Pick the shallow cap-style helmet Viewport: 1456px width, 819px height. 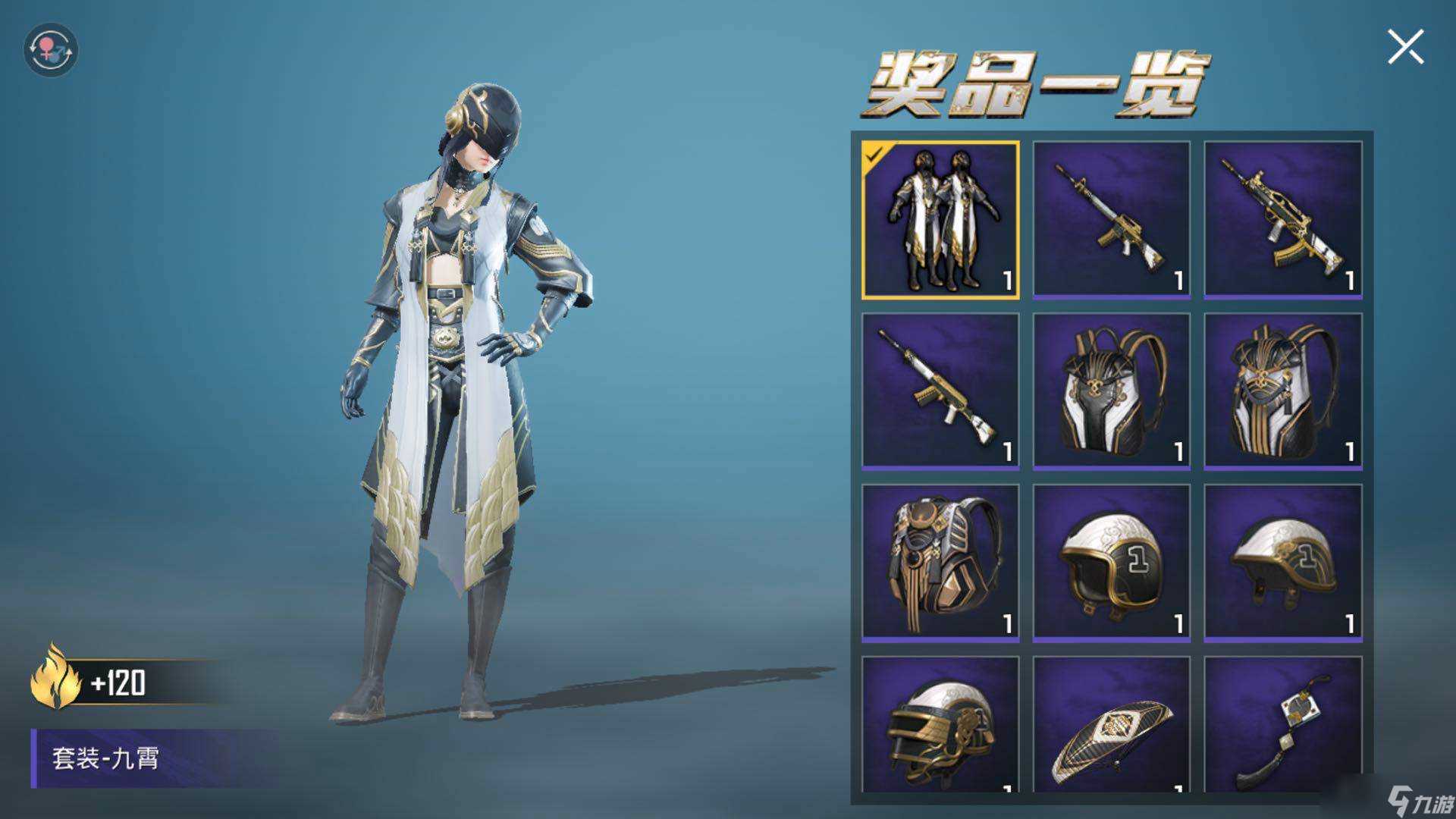click(1282, 563)
